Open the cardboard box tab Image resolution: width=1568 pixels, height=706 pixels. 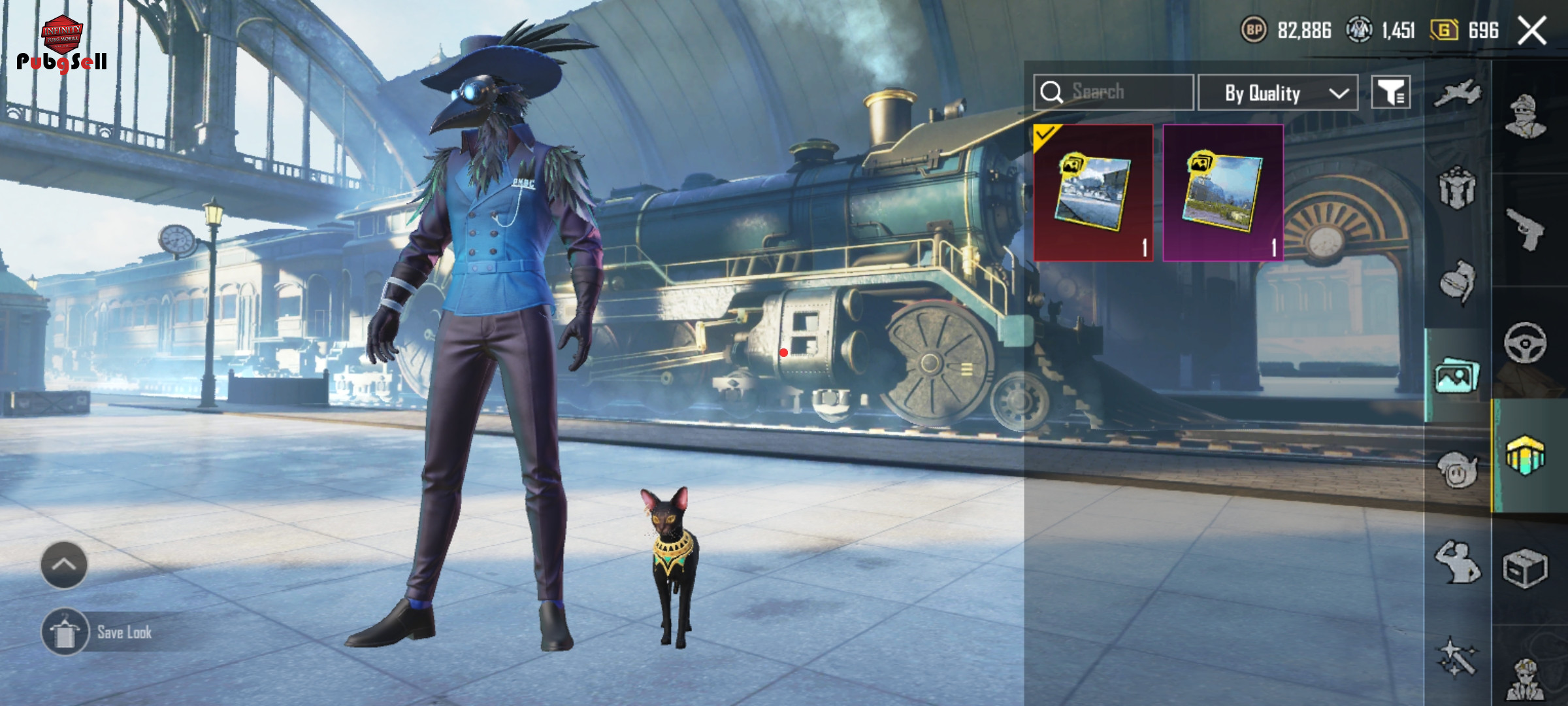click(1526, 569)
